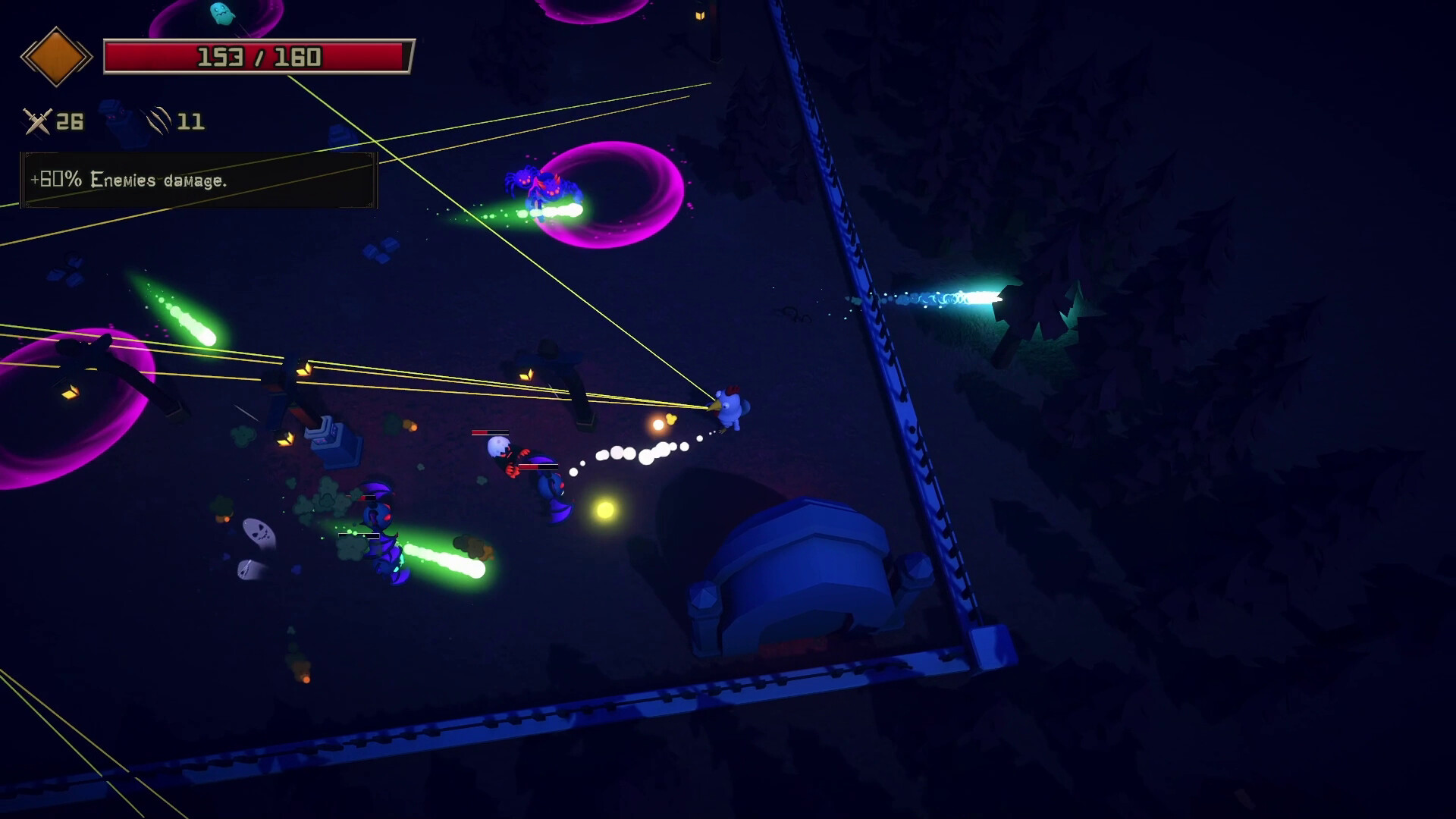Click the turret mounted near the fence
This screenshot has height=819, width=1456.
[334, 444]
